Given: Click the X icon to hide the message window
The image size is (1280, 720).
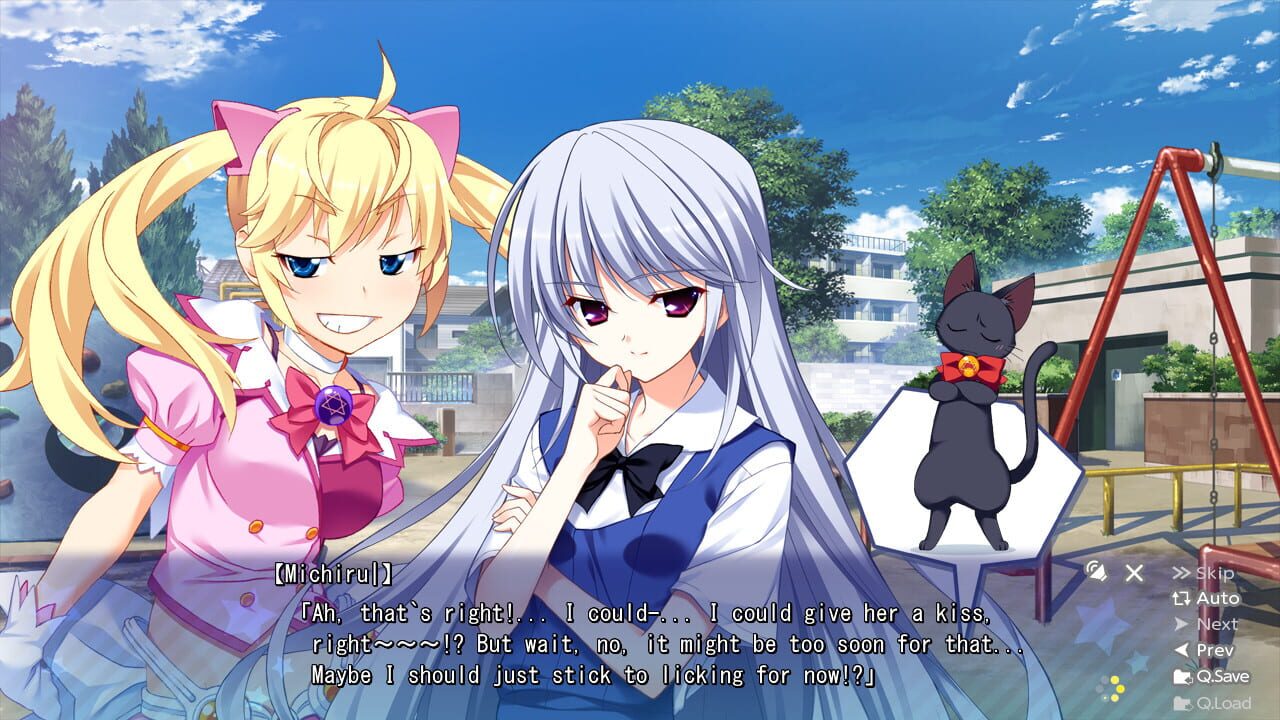Looking at the screenshot, I should point(1133,572).
